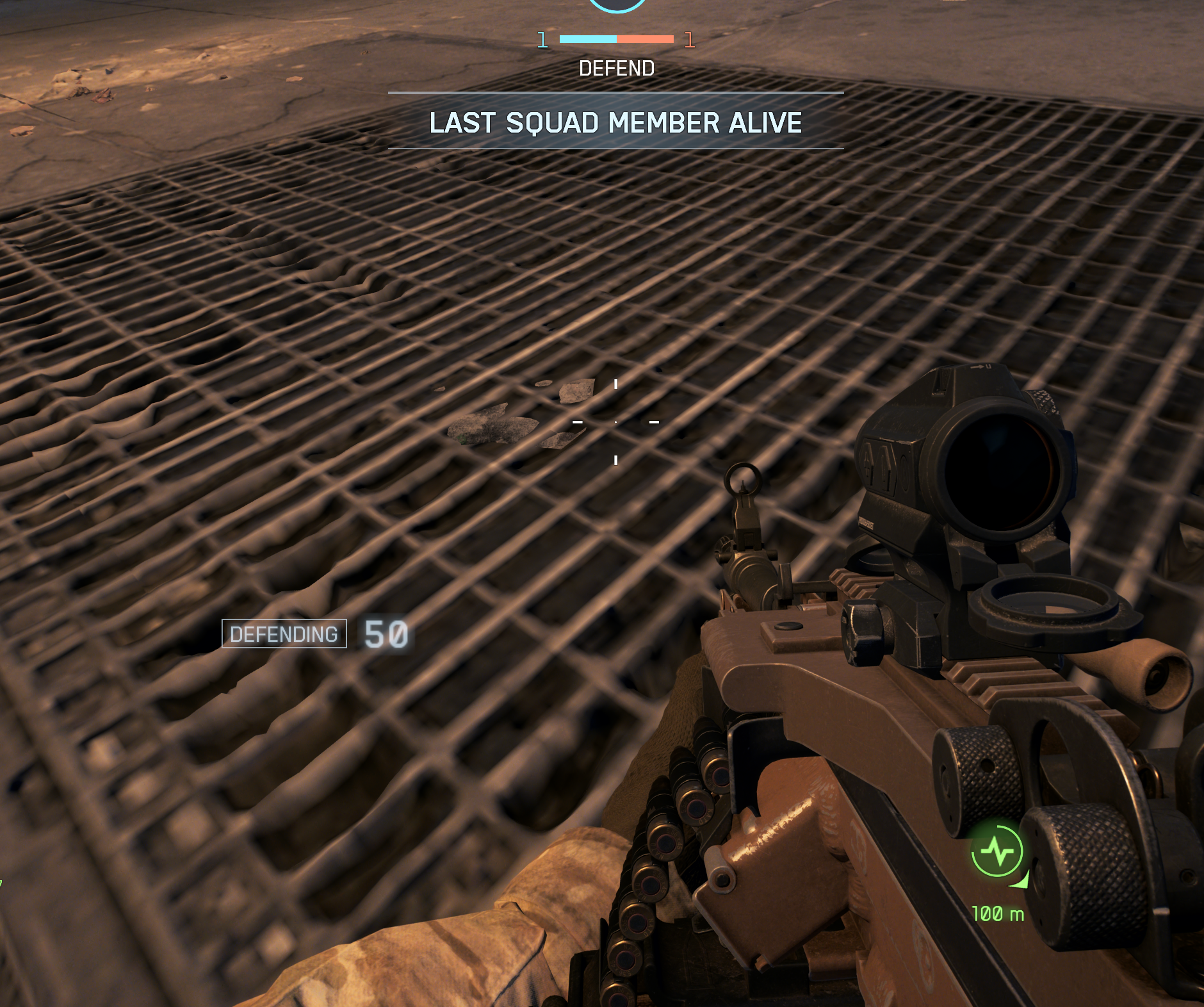
Task: Select the DEFENDING score tag
Action: coord(284,634)
